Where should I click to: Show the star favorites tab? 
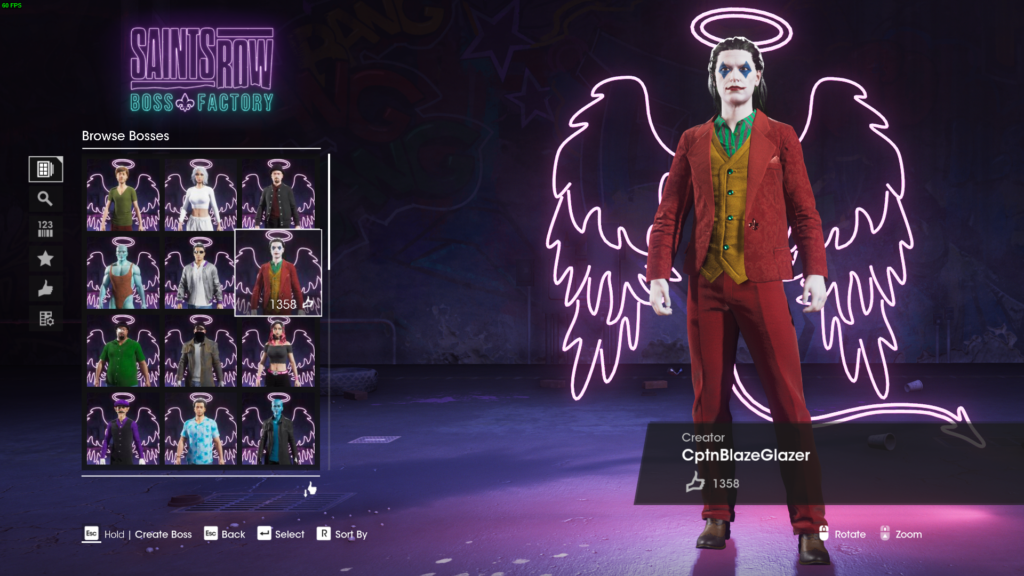tap(45, 259)
